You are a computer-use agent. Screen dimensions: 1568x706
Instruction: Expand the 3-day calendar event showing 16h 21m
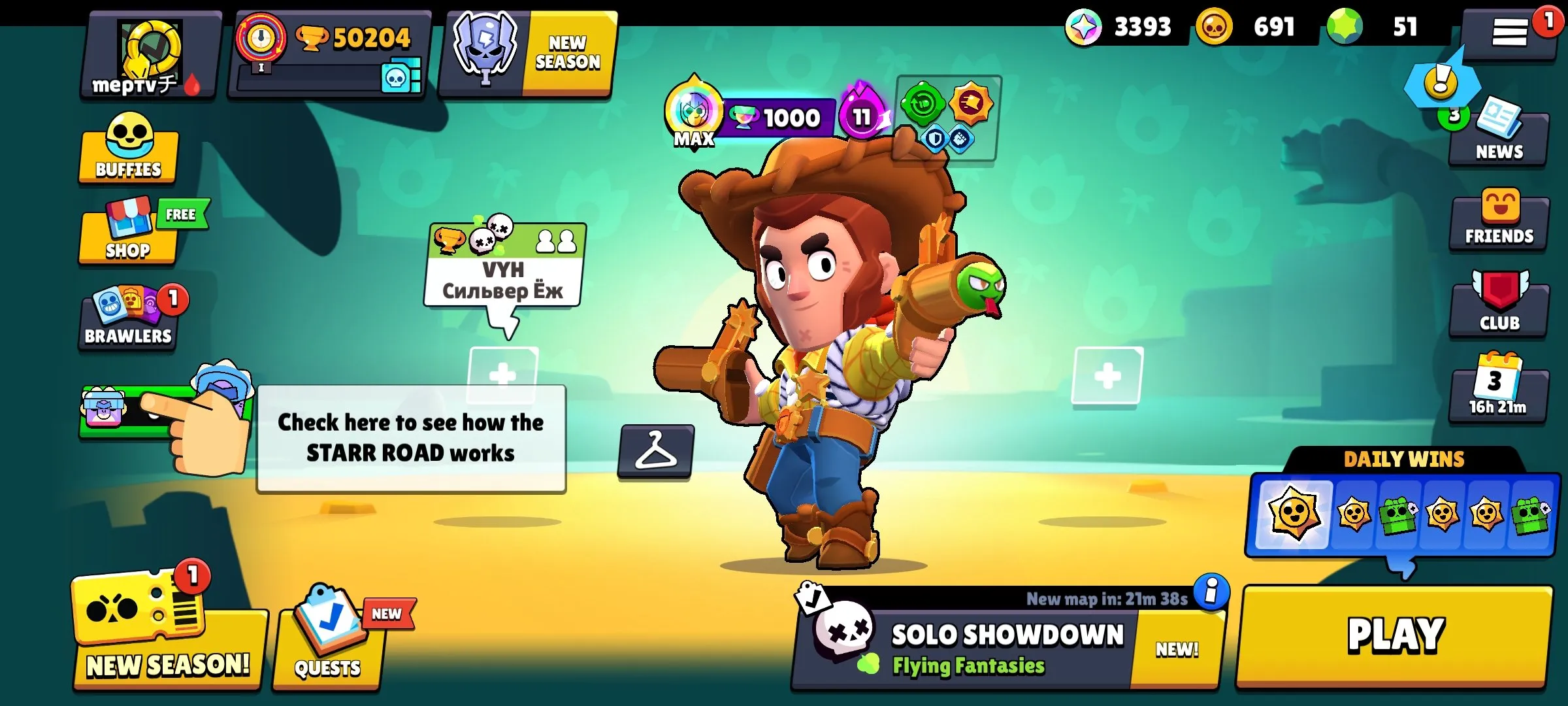[1499, 387]
